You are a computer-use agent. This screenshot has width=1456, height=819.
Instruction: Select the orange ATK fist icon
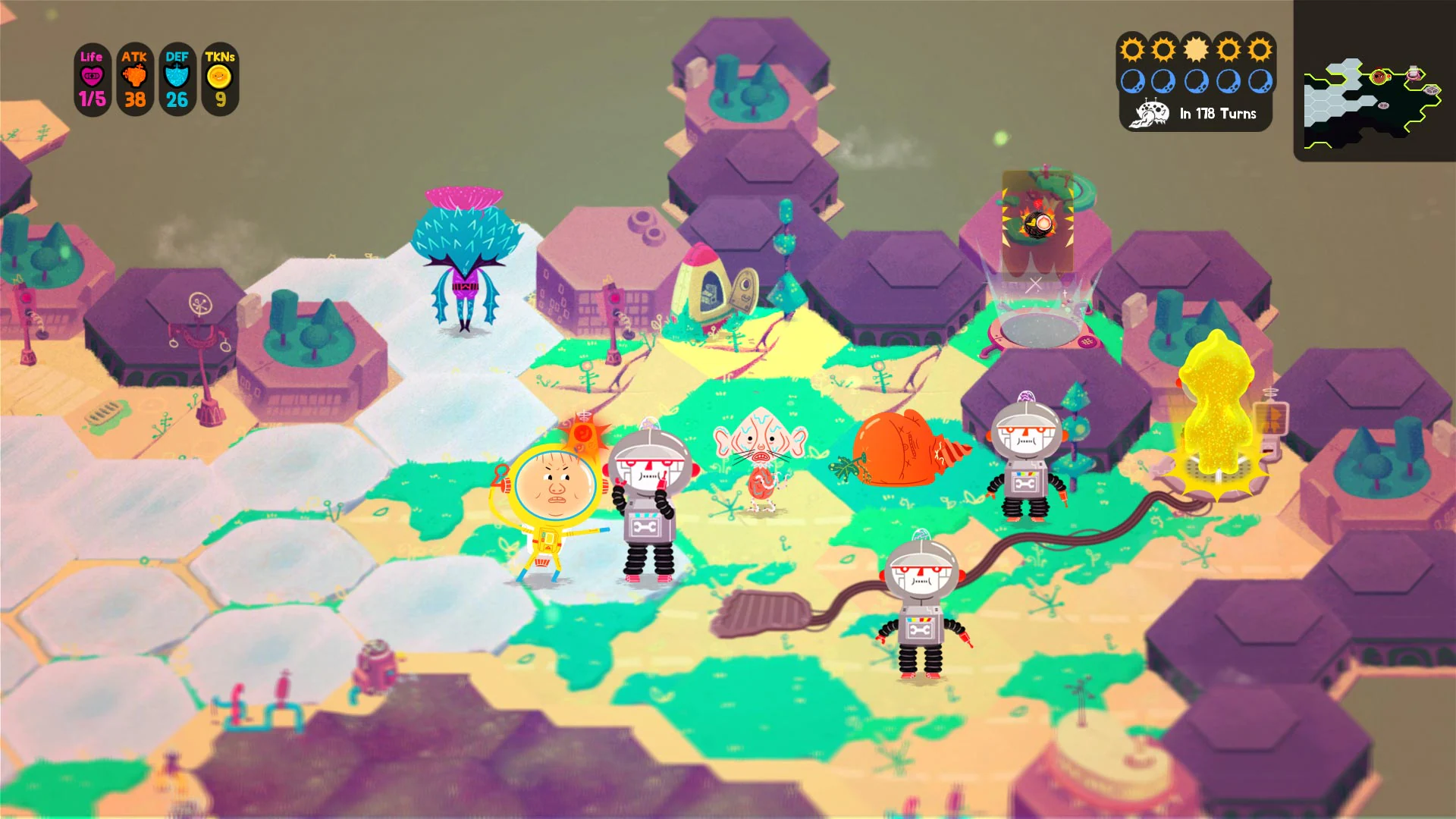[x=134, y=76]
